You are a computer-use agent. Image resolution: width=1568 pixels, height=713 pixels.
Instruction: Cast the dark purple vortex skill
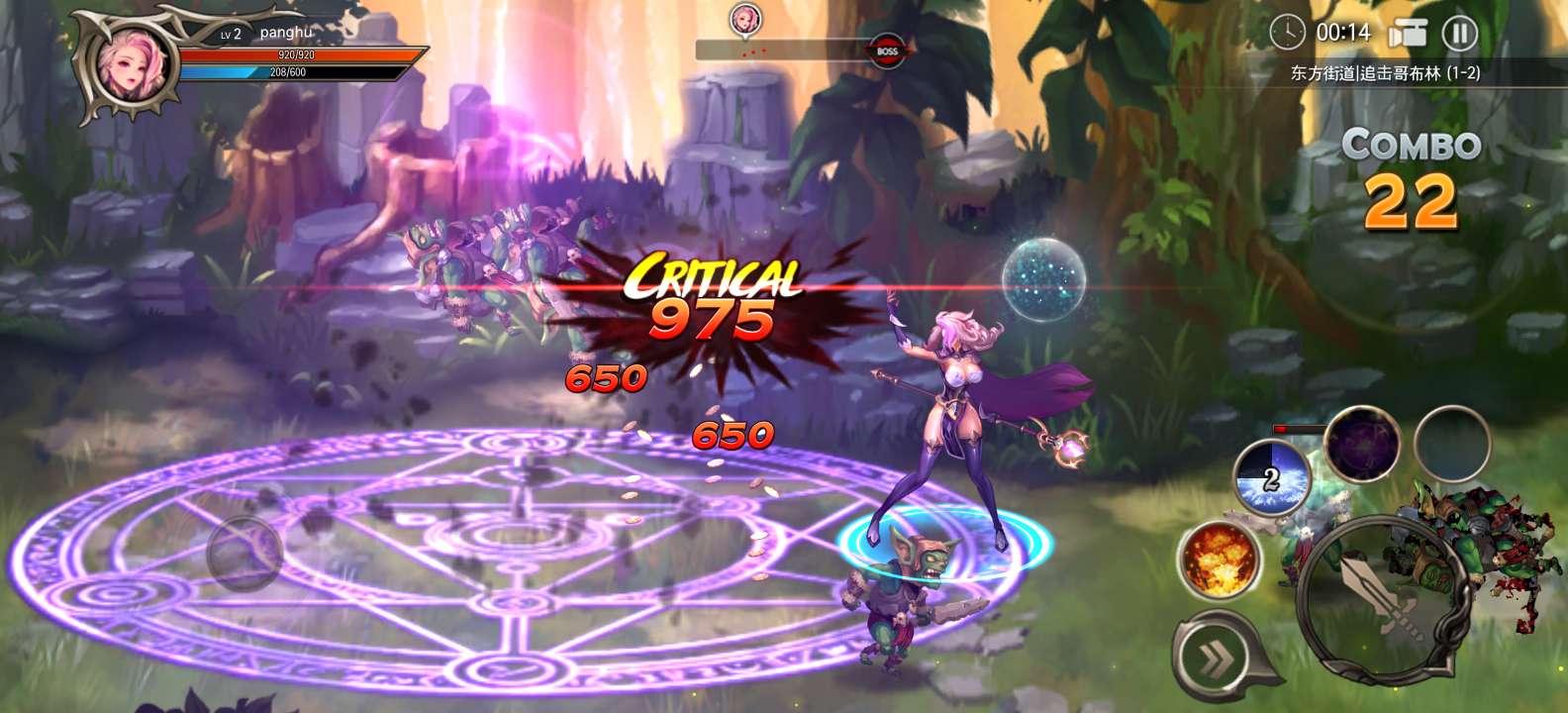pos(1361,445)
